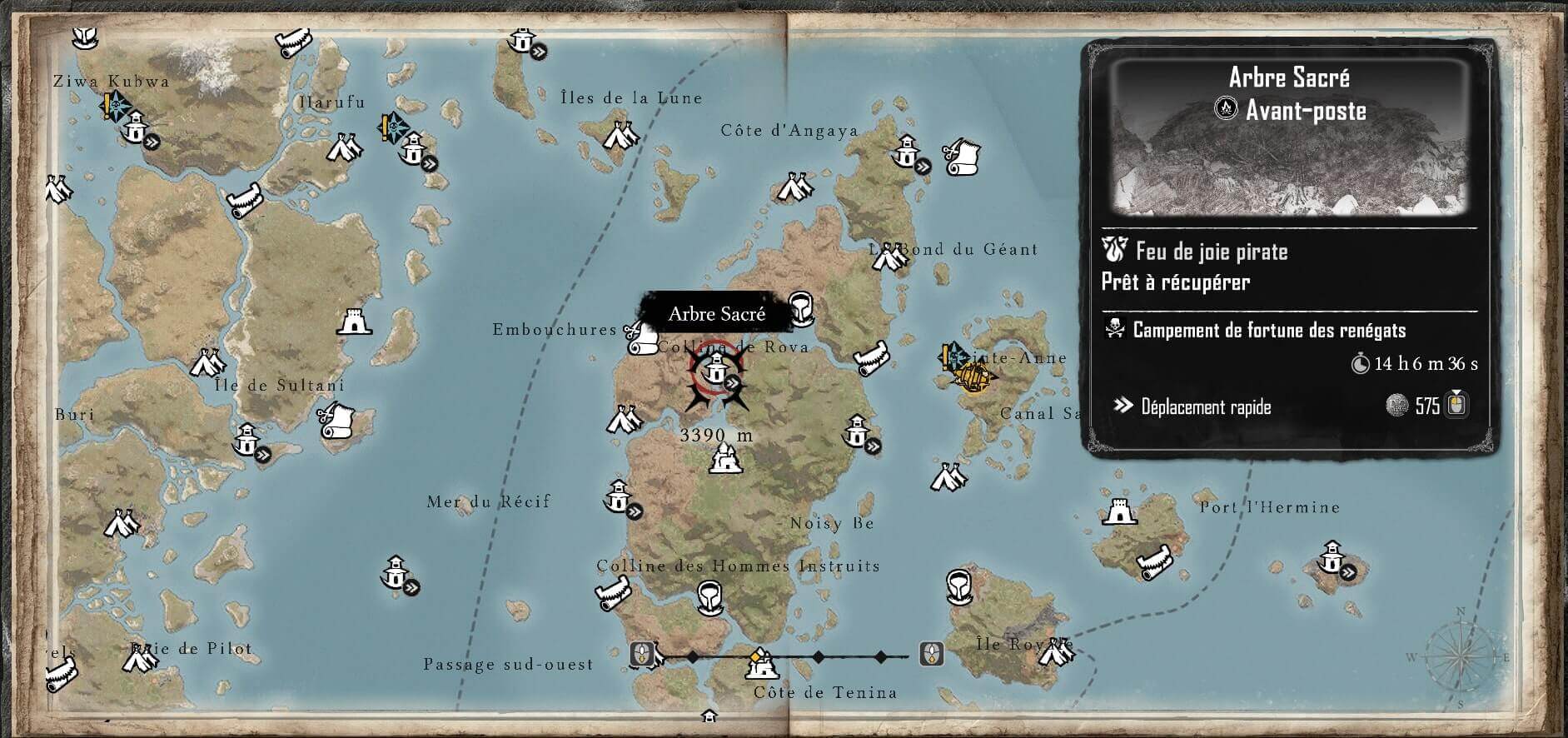Choose Déplacement rapide to fast travel

[x=1206, y=406]
